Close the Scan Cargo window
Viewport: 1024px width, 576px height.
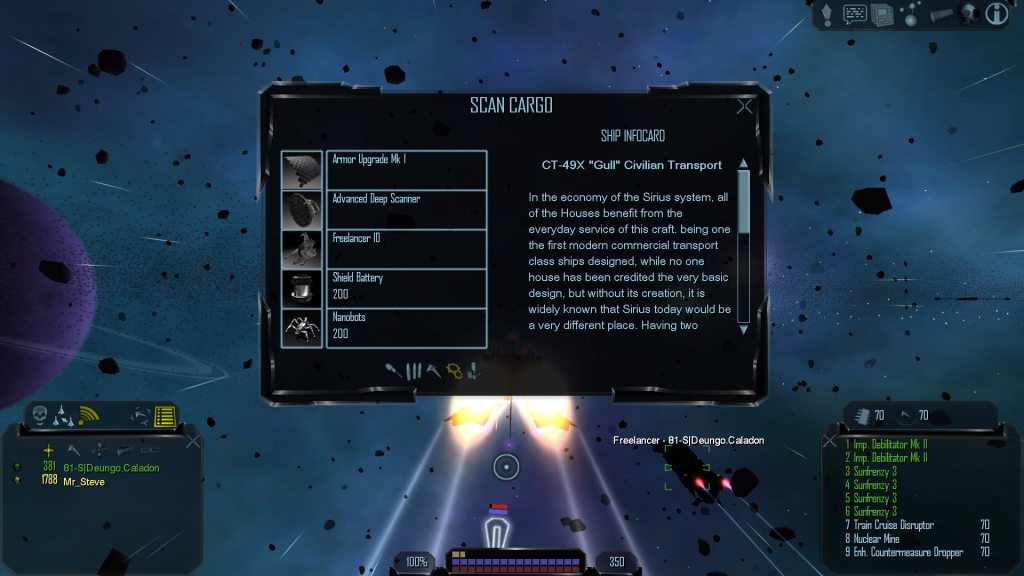(x=744, y=108)
